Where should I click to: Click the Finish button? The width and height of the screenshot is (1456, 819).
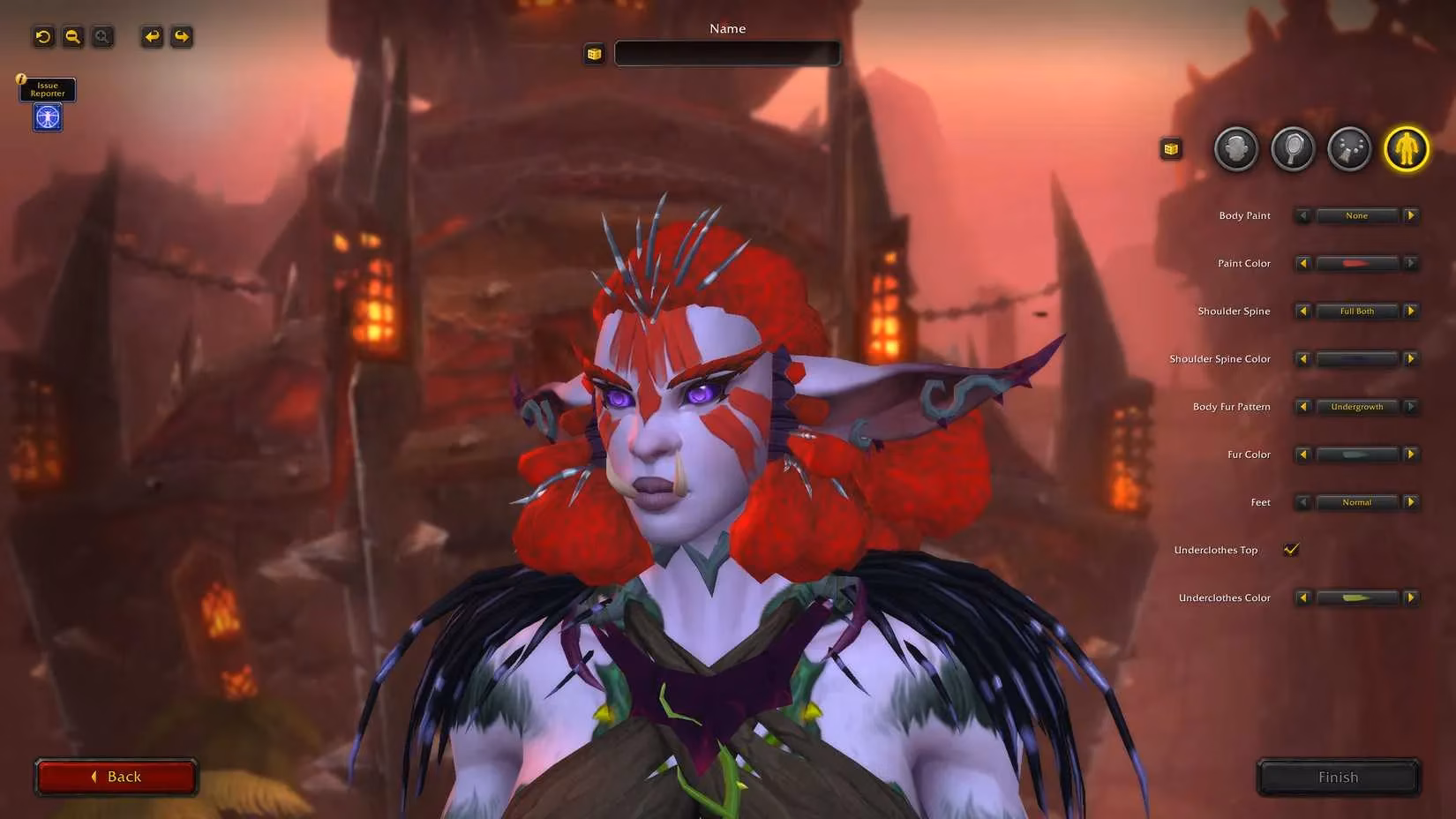click(1338, 777)
